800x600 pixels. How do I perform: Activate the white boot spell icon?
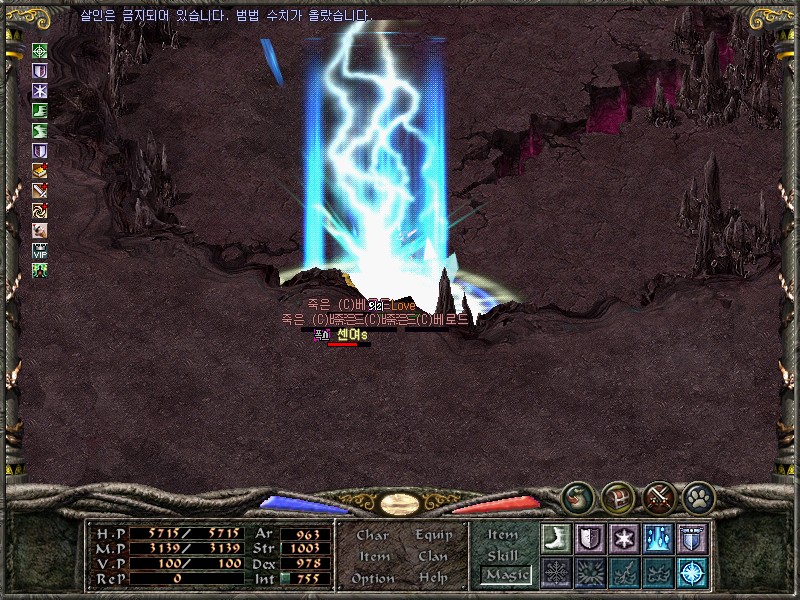tap(555, 537)
